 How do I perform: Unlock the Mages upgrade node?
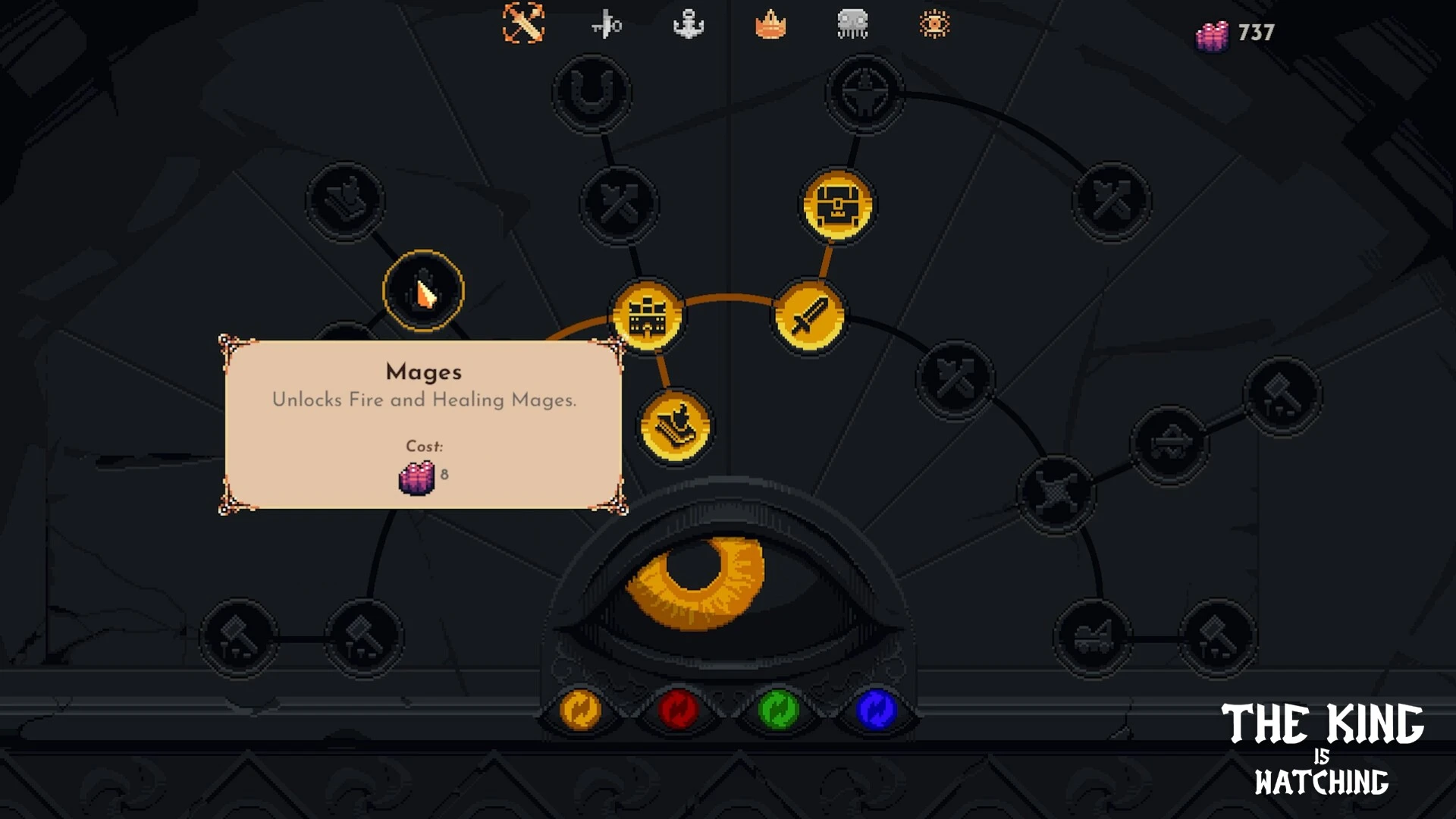(x=423, y=291)
